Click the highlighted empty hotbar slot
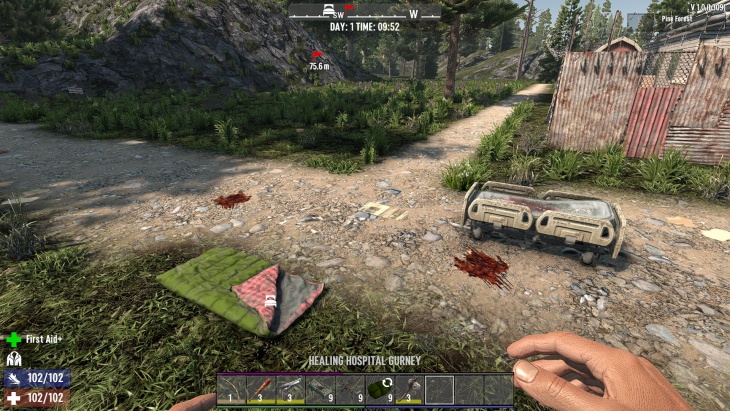 [439, 388]
